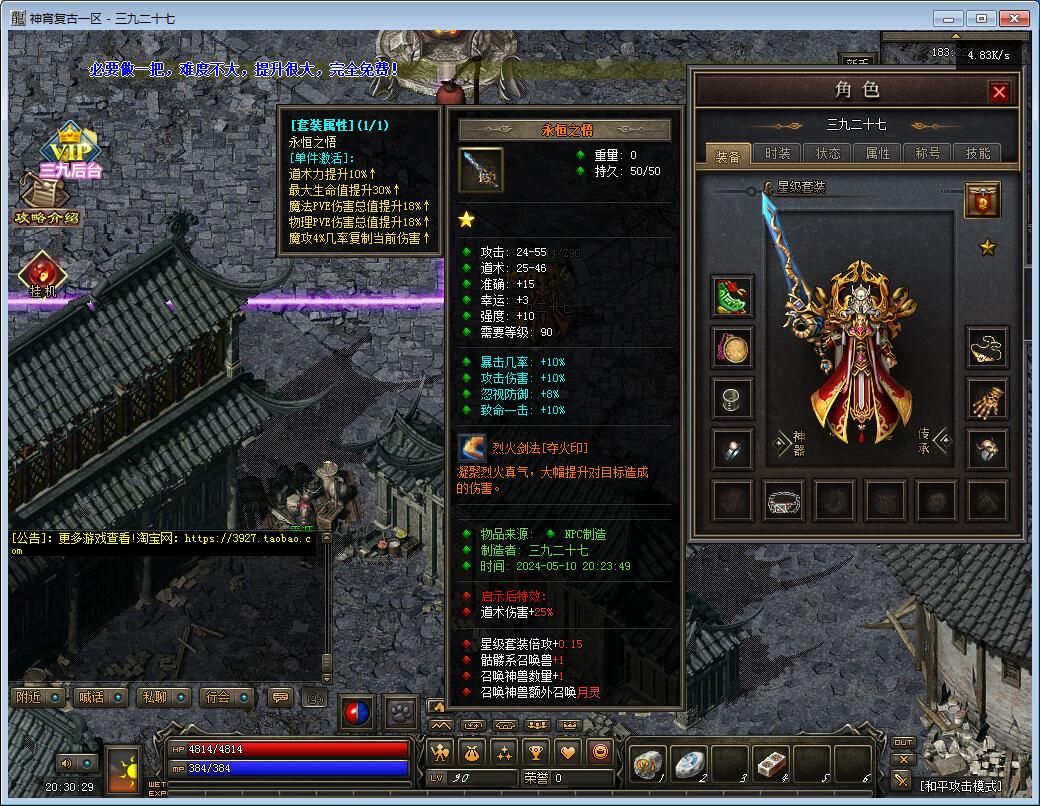Click the paw print pet button
The image size is (1040, 806).
(x=401, y=712)
